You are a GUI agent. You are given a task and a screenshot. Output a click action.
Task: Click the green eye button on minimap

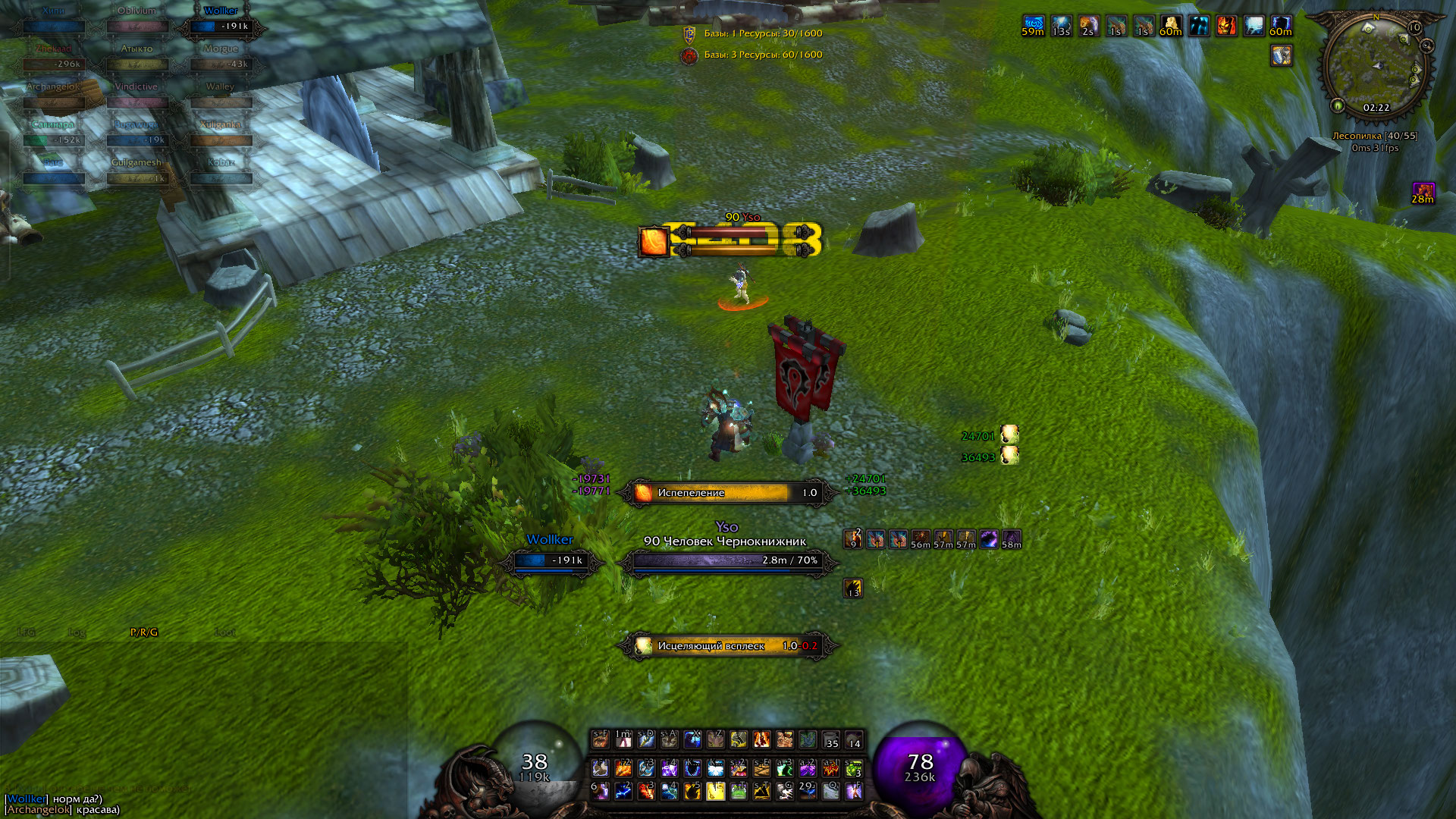pyautogui.click(x=1338, y=106)
